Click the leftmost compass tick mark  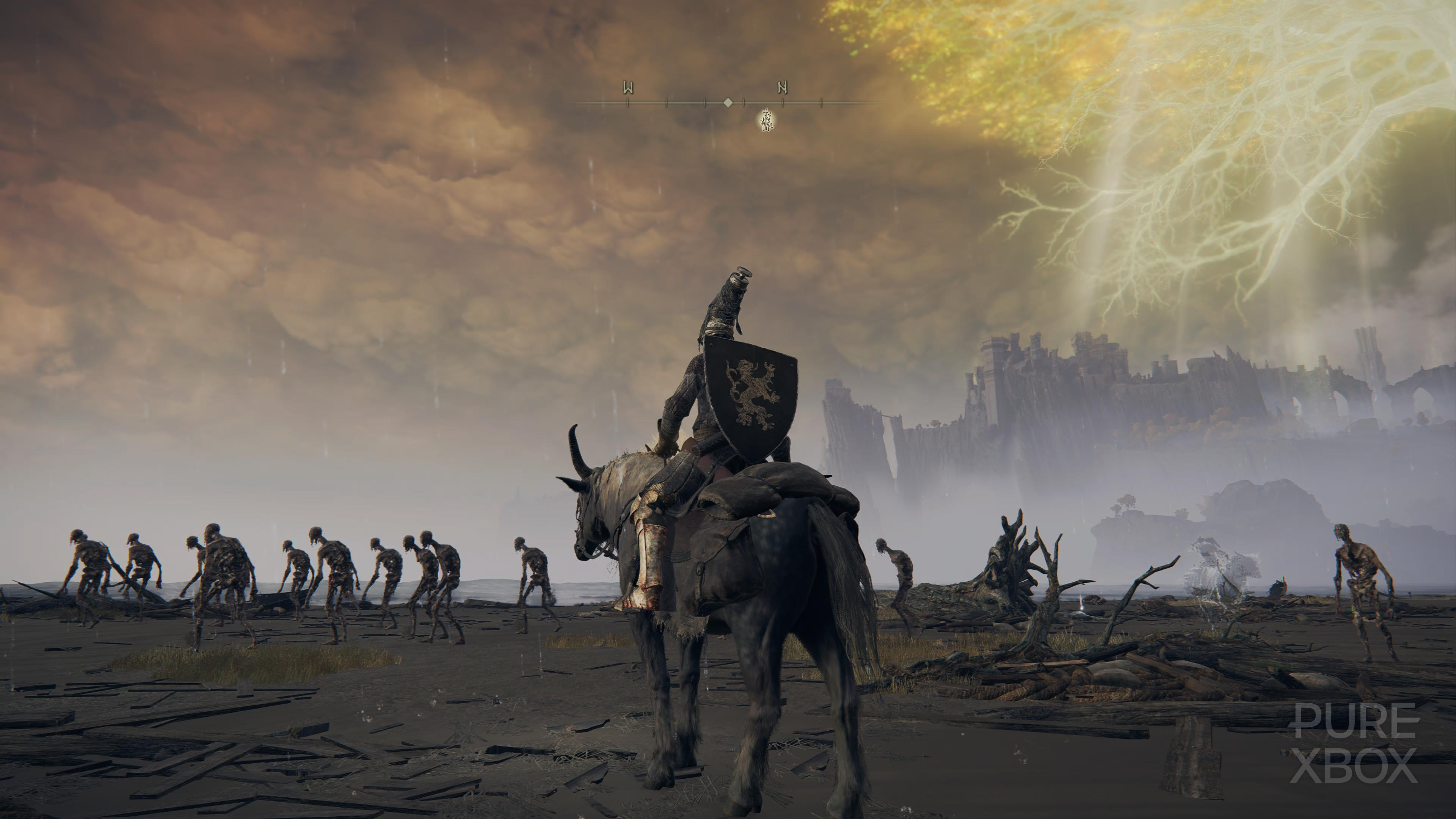[628, 104]
